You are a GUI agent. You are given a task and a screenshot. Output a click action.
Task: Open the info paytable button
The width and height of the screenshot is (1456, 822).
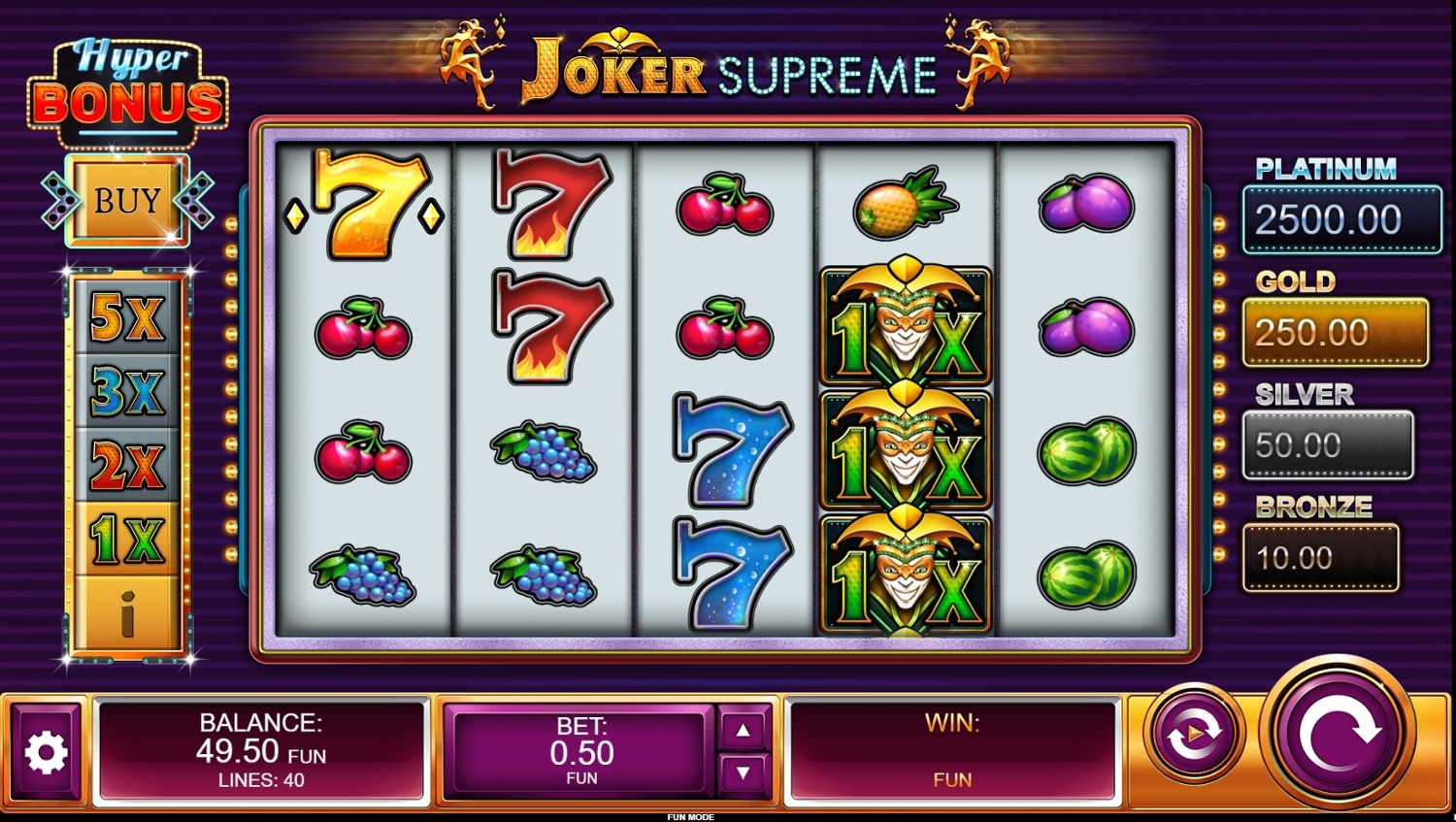point(127,613)
